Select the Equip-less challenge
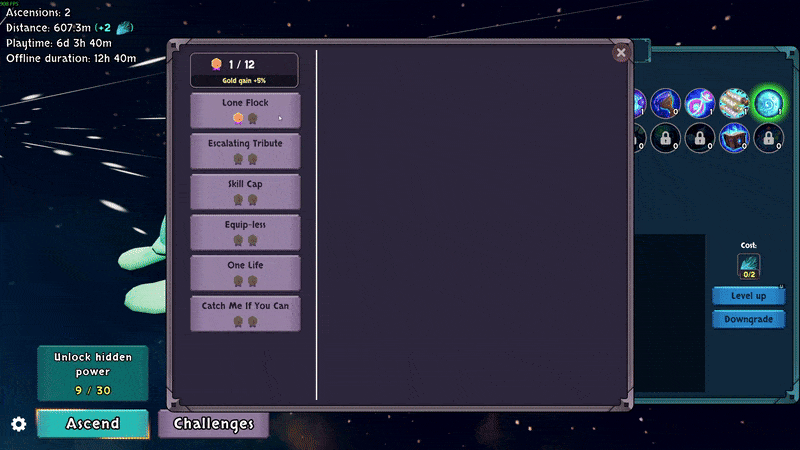Screen dimensions: 800x450 pyautogui.click(x=245, y=232)
